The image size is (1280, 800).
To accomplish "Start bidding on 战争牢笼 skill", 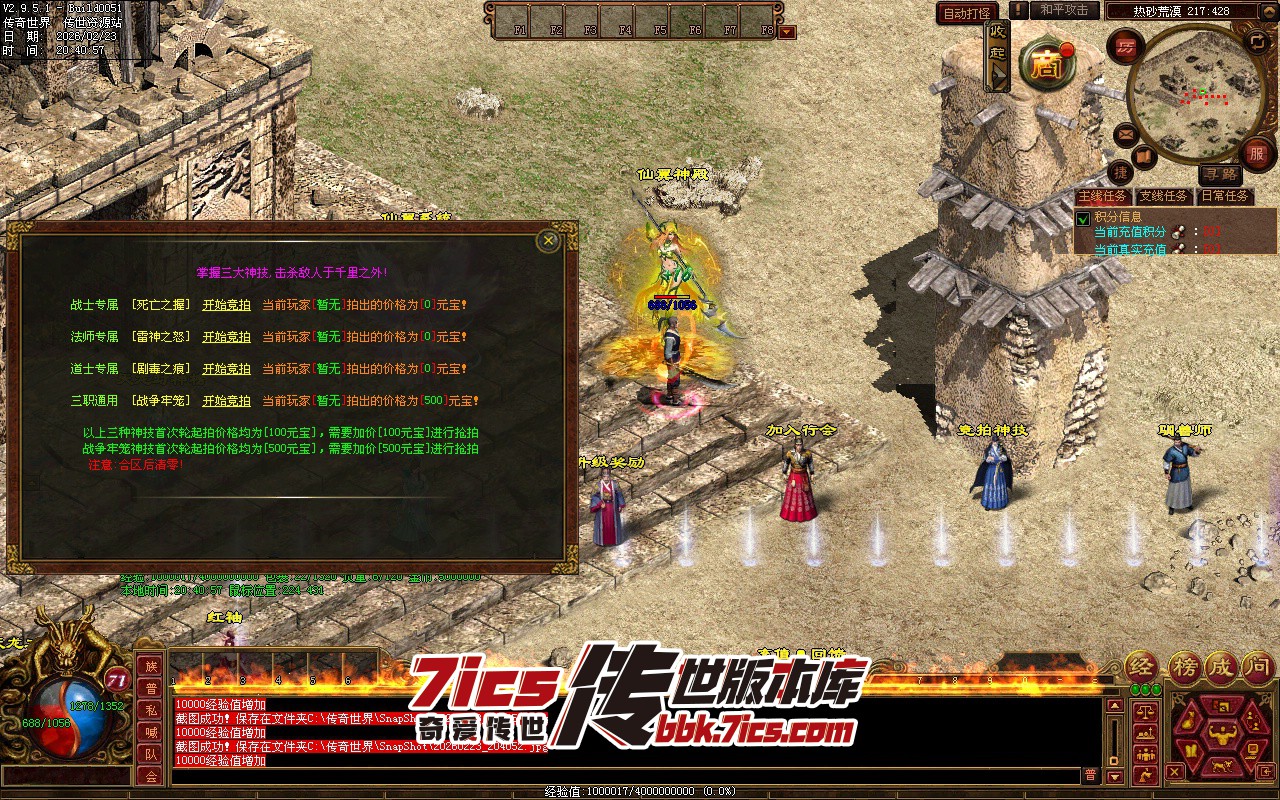I will click(x=226, y=401).
